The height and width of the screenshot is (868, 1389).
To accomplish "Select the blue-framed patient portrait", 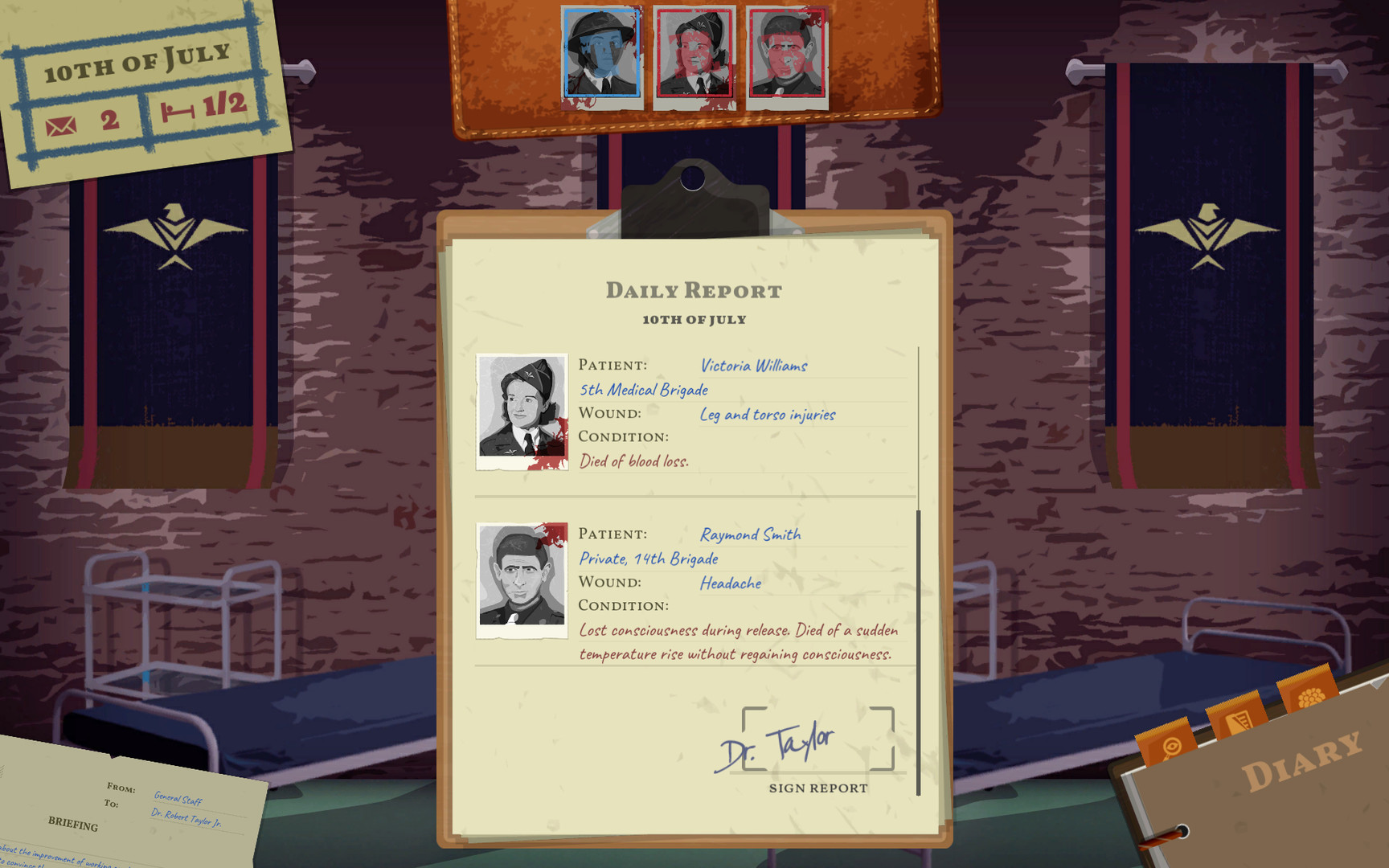I will (x=601, y=55).
